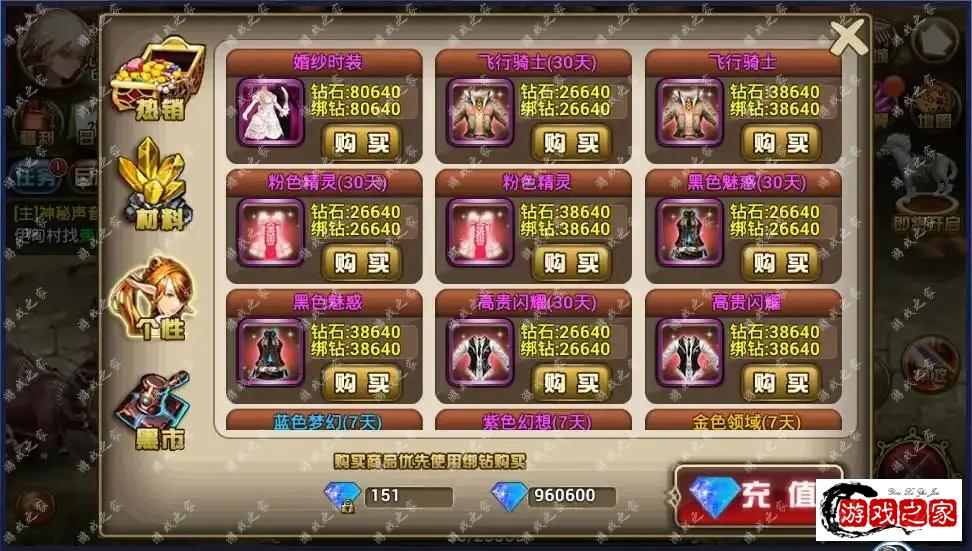Switch to the 热销 hot-sale tab
Screen dimensions: 972x551
[x=158, y=78]
